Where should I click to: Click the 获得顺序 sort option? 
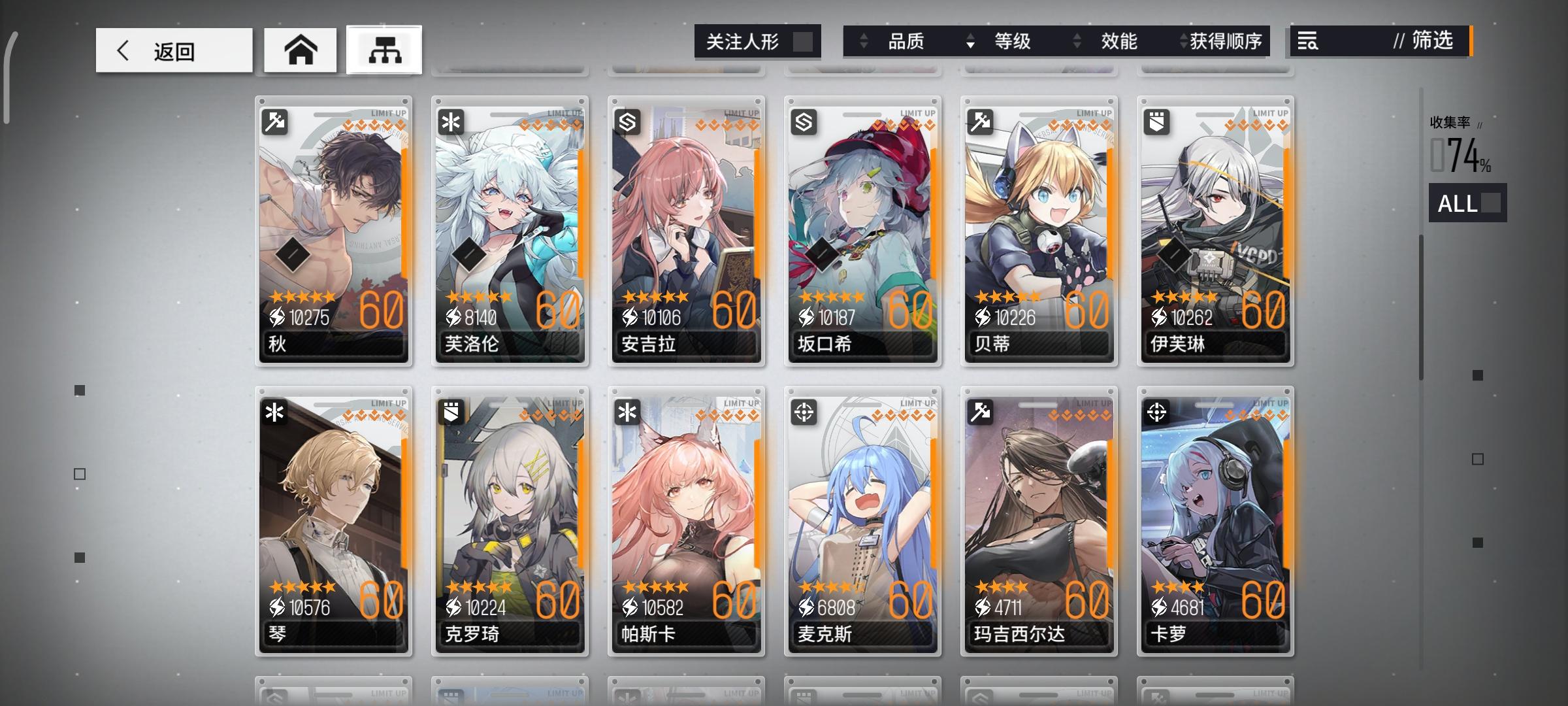coord(1228,41)
